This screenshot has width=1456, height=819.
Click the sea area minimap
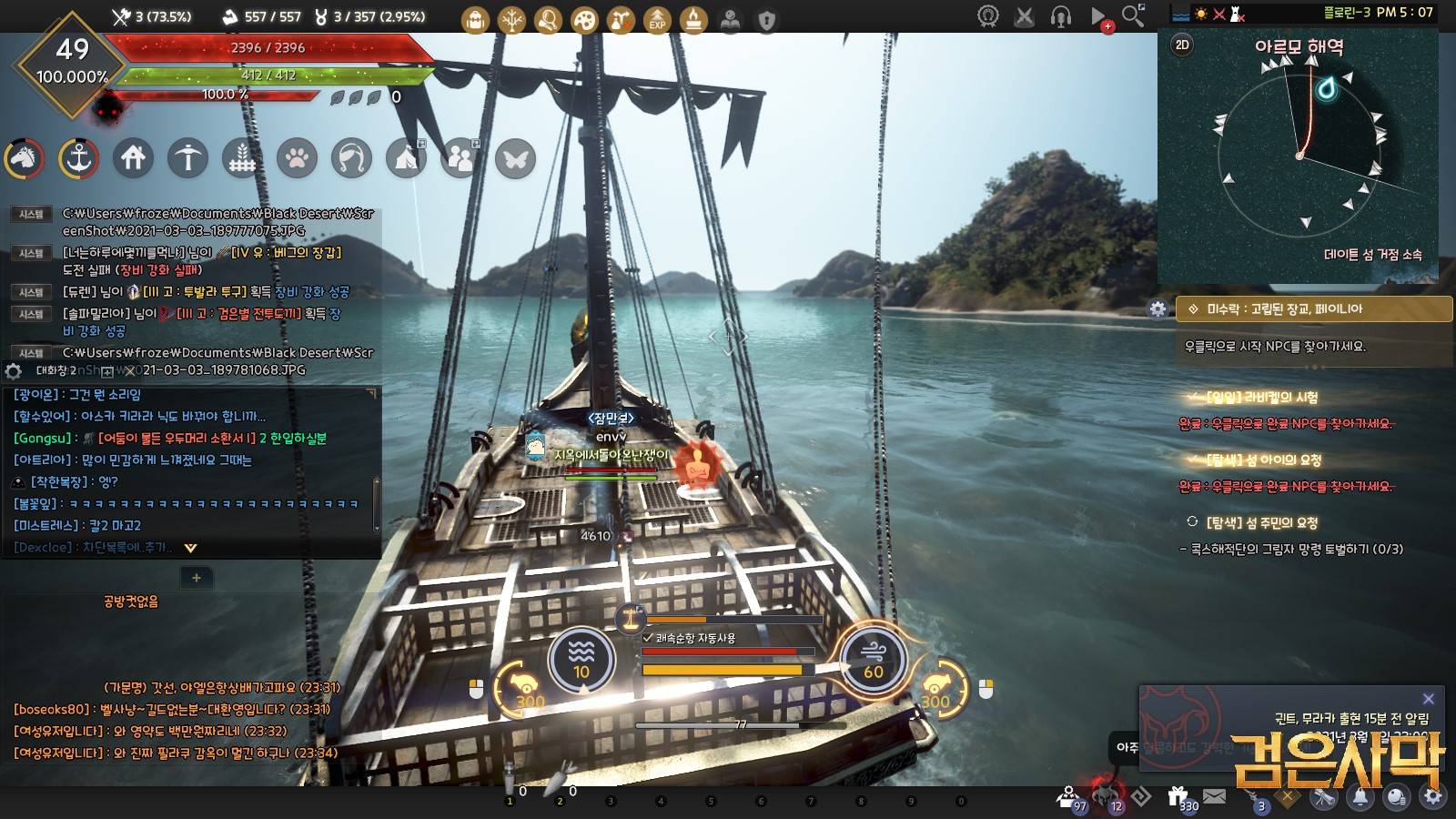(x=1299, y=157)
